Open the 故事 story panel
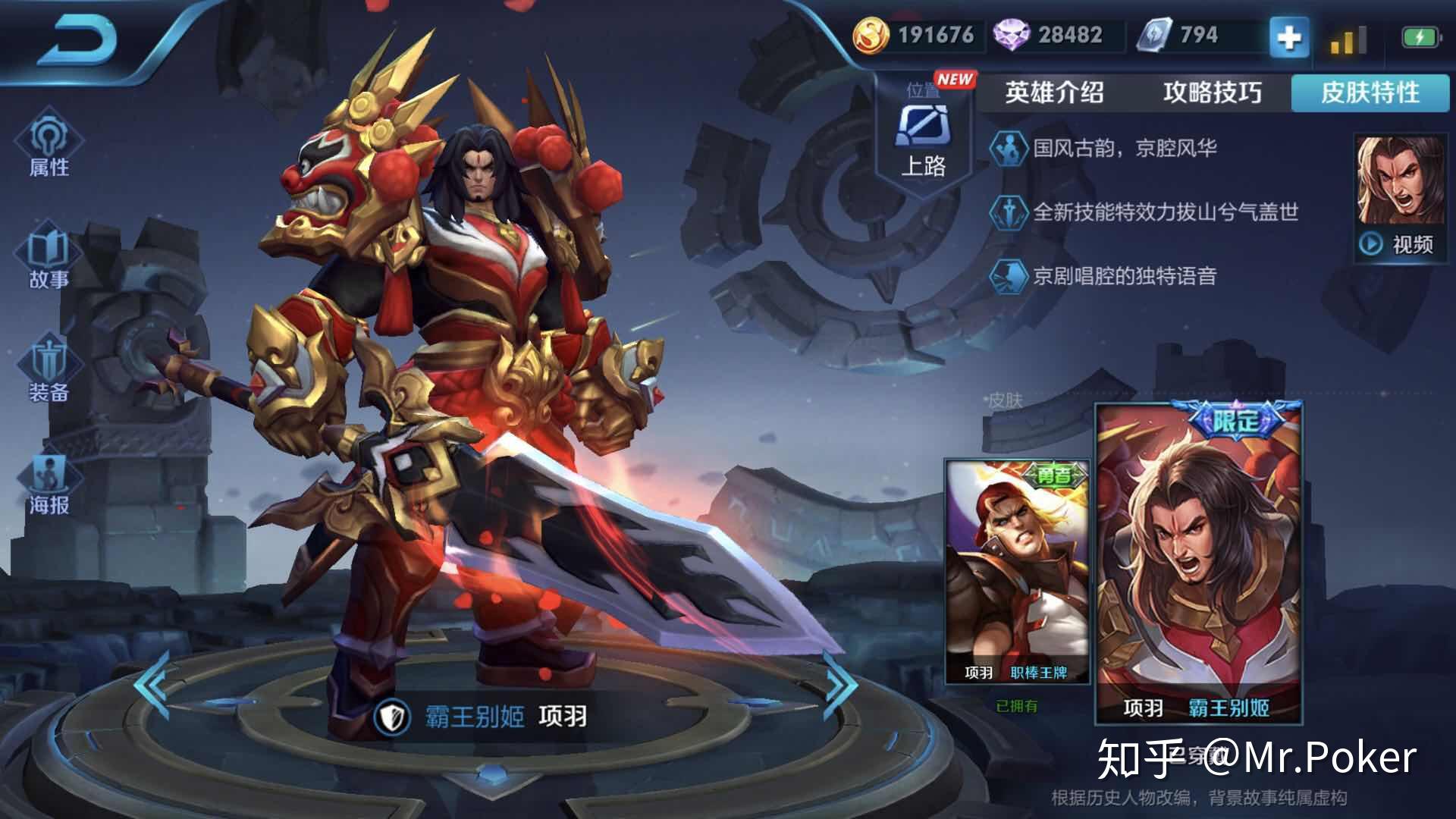Viewport: 1456px width, 819px height. click(x=49, y=258)
